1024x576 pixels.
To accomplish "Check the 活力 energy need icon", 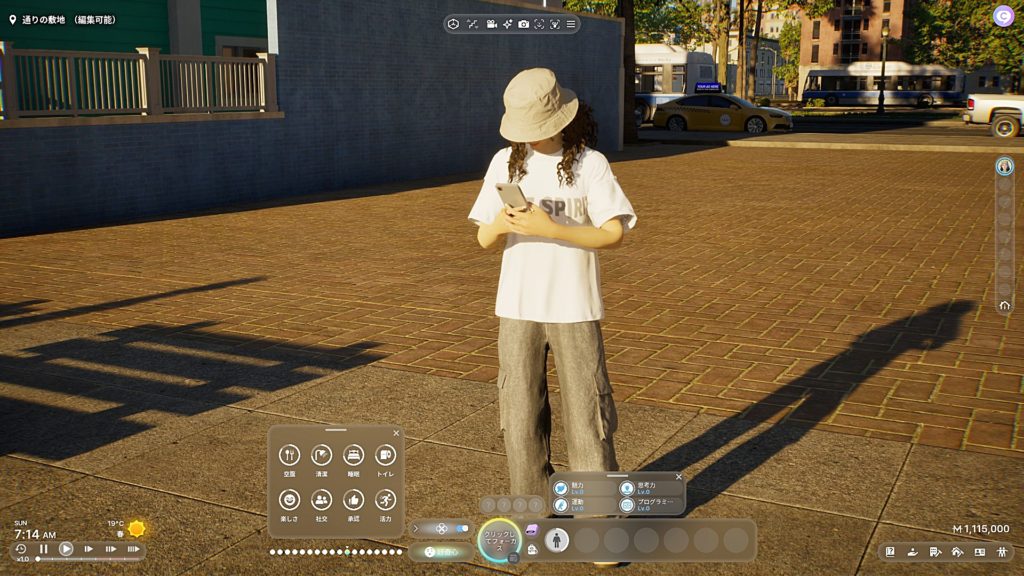I will pyautogui.click(x=385, y=499).
